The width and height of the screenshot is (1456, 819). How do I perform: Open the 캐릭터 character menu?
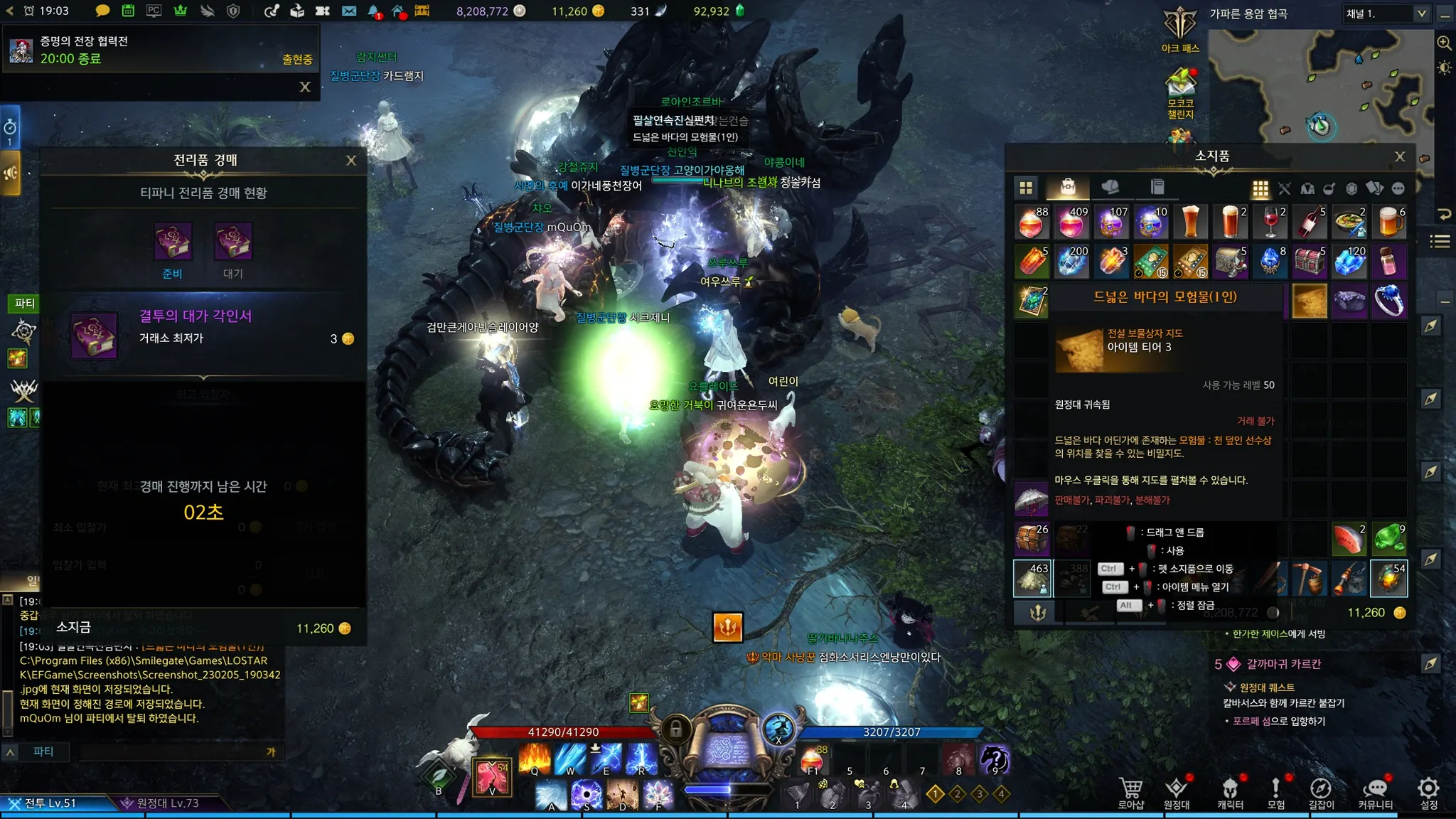[1230, 793]
